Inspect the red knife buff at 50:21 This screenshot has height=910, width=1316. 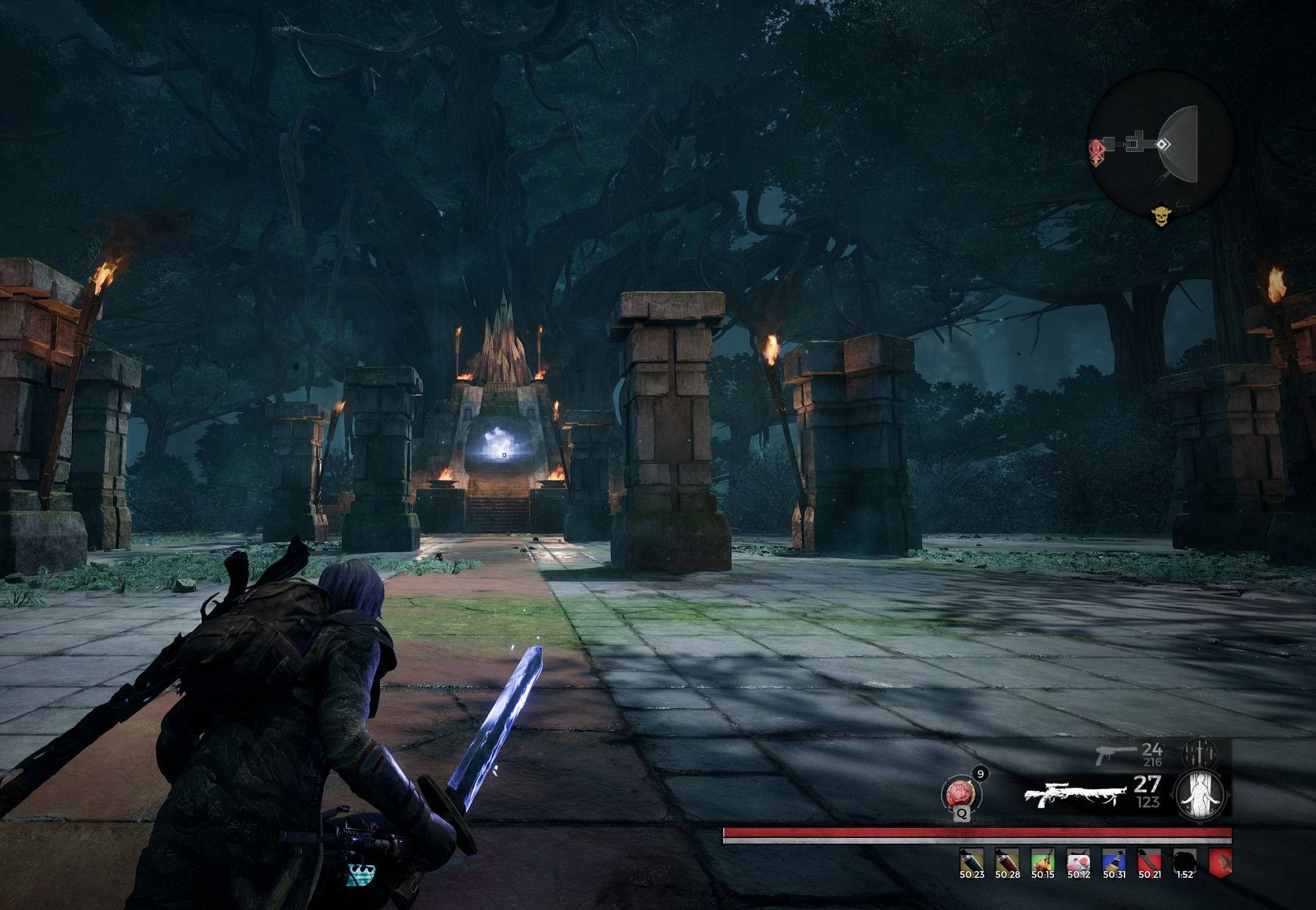(1149, 859)
